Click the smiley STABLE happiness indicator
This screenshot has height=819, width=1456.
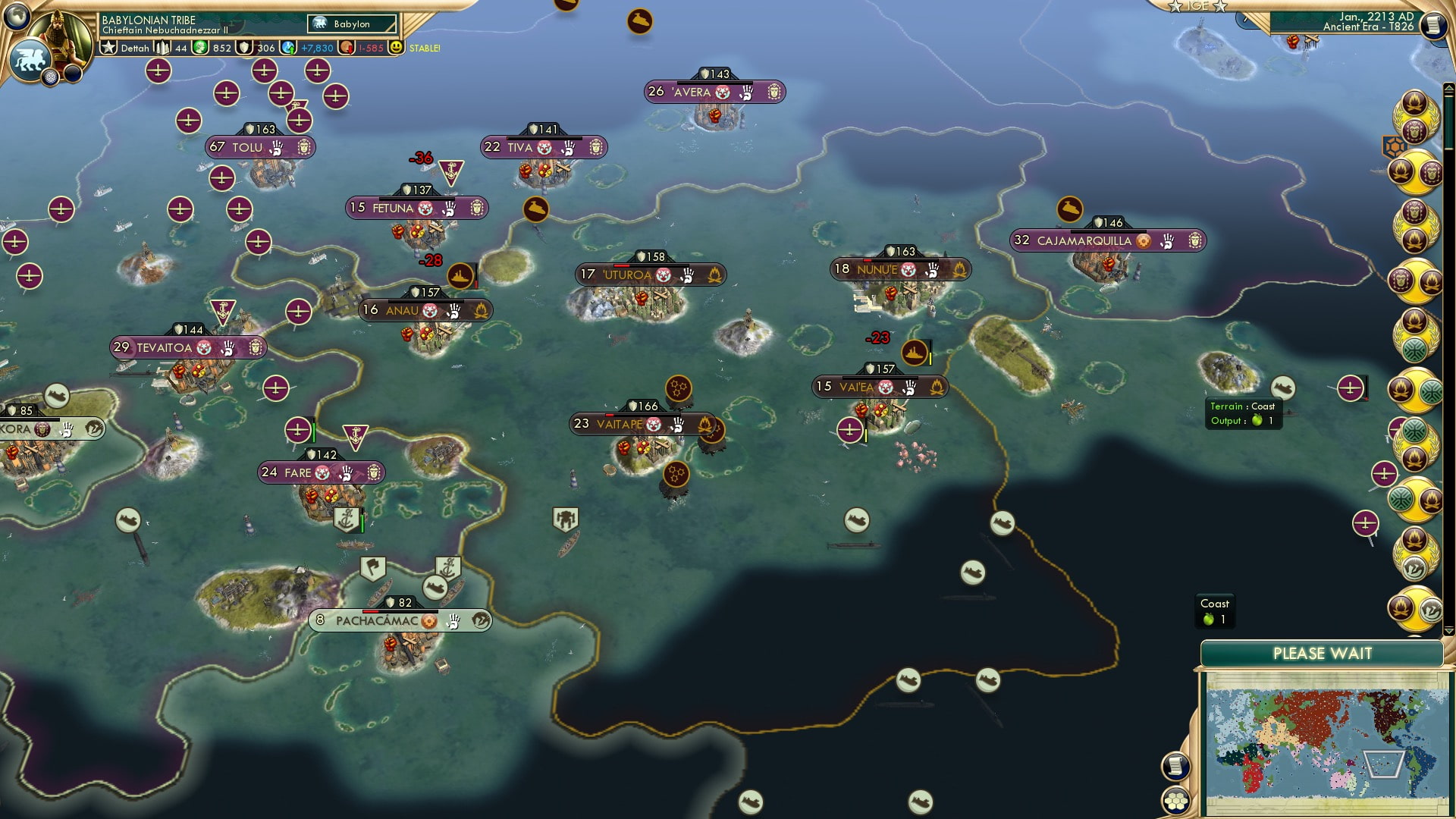(x=397, y=48)
